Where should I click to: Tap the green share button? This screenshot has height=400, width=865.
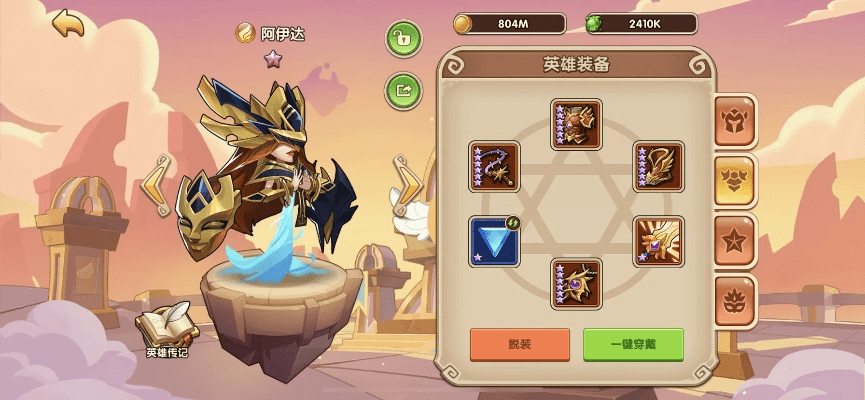(403, 90)
